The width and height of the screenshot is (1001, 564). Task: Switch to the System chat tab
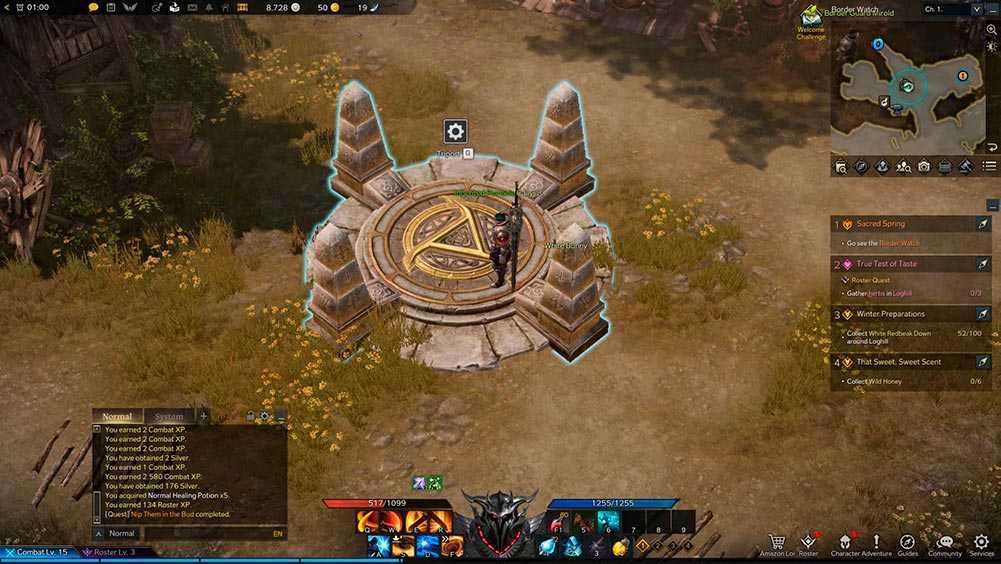[169, 416]
